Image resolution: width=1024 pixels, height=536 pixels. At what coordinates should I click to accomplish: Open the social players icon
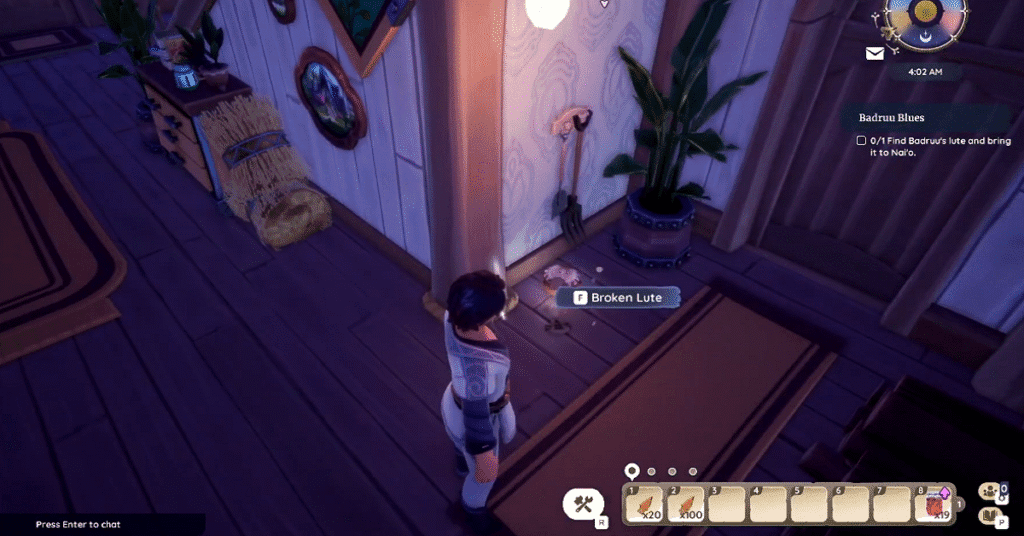point(991,490)
